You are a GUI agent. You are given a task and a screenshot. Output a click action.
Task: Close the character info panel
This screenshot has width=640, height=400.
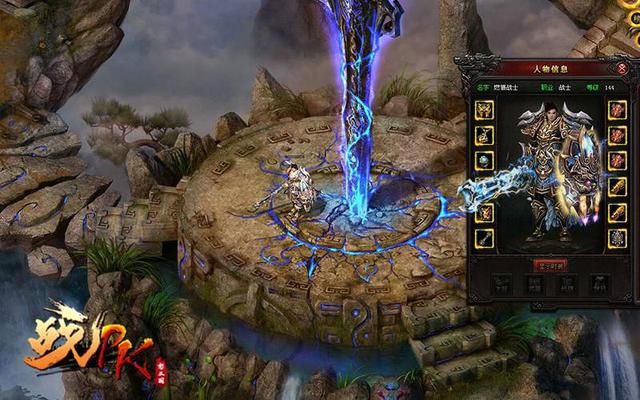(x=623, y=66)
